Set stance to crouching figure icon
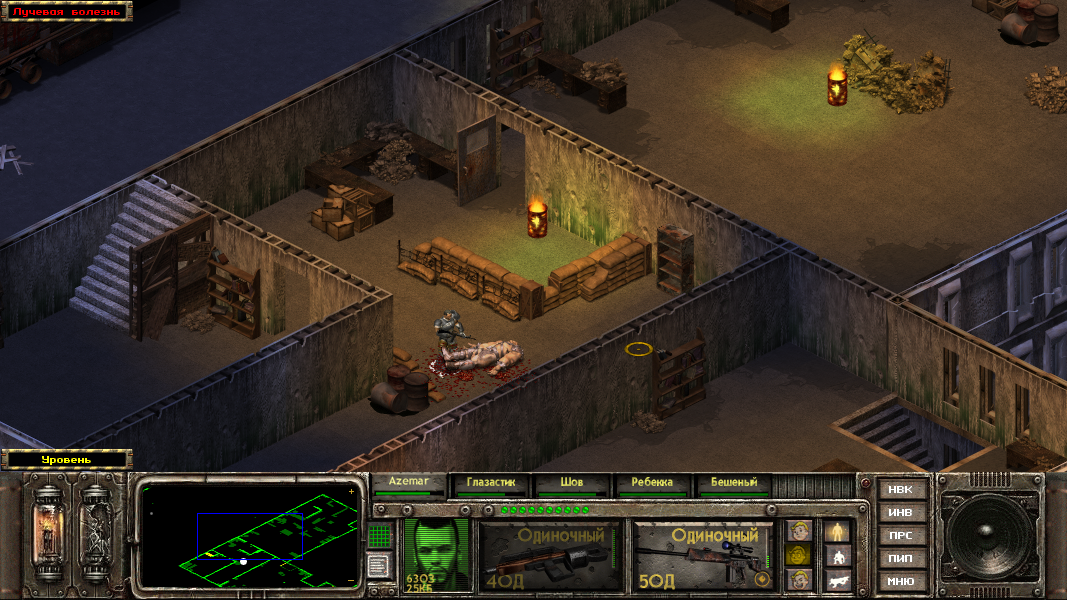This screenshot has width=1067, height=600. (x=837, y=556)
